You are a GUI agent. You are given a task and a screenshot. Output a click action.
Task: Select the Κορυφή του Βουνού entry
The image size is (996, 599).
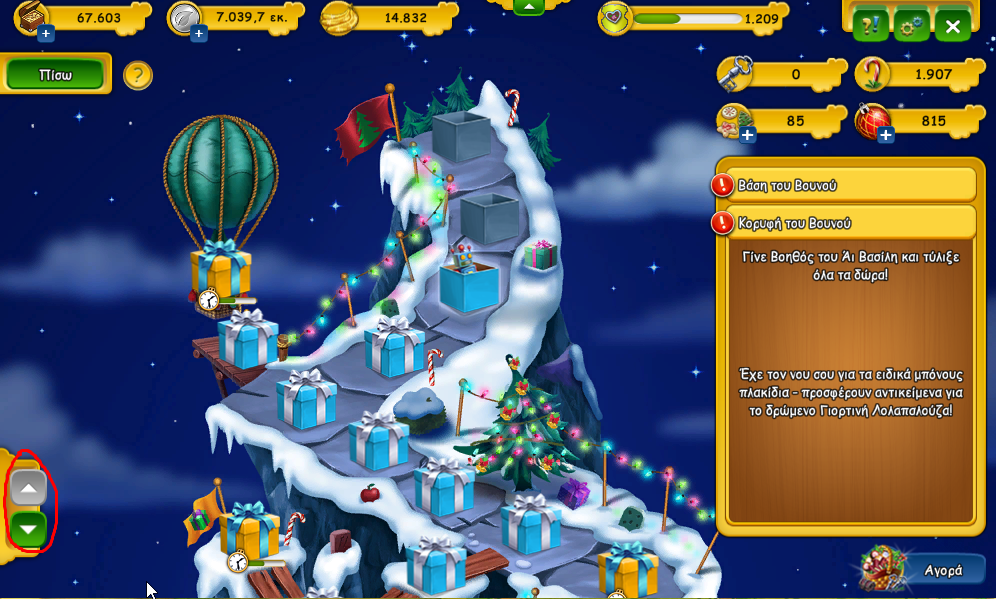click(x=845, y=221)
